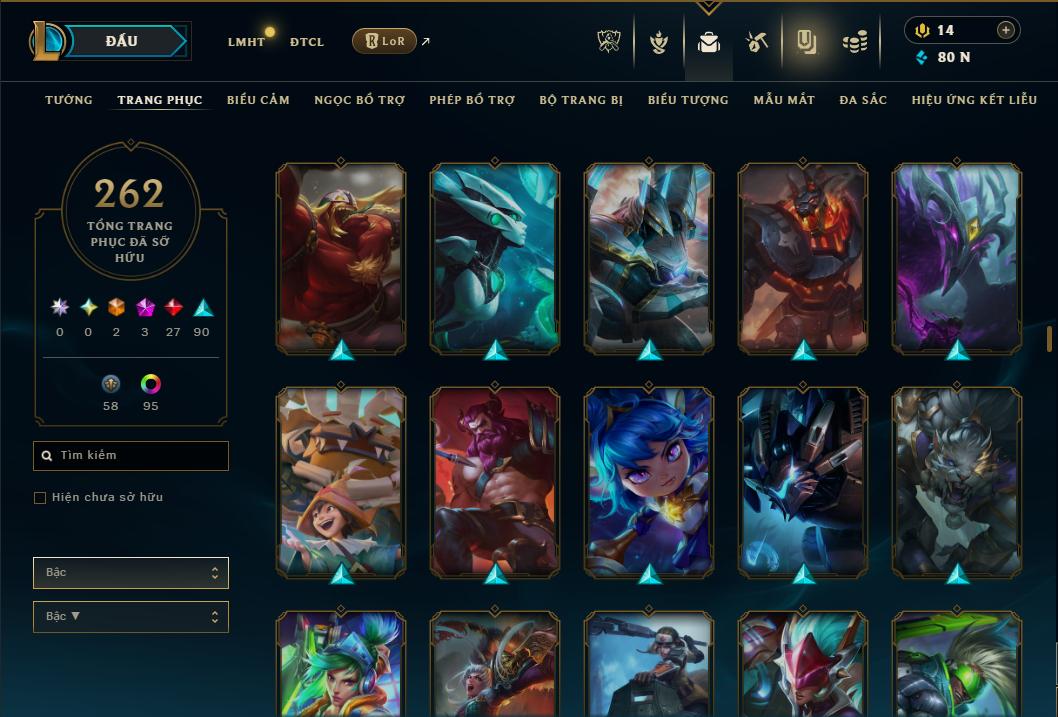Show the BỘ TRANG BỊ tab
This screenshot has width=1058, height=717.
(x=581, y=100)
